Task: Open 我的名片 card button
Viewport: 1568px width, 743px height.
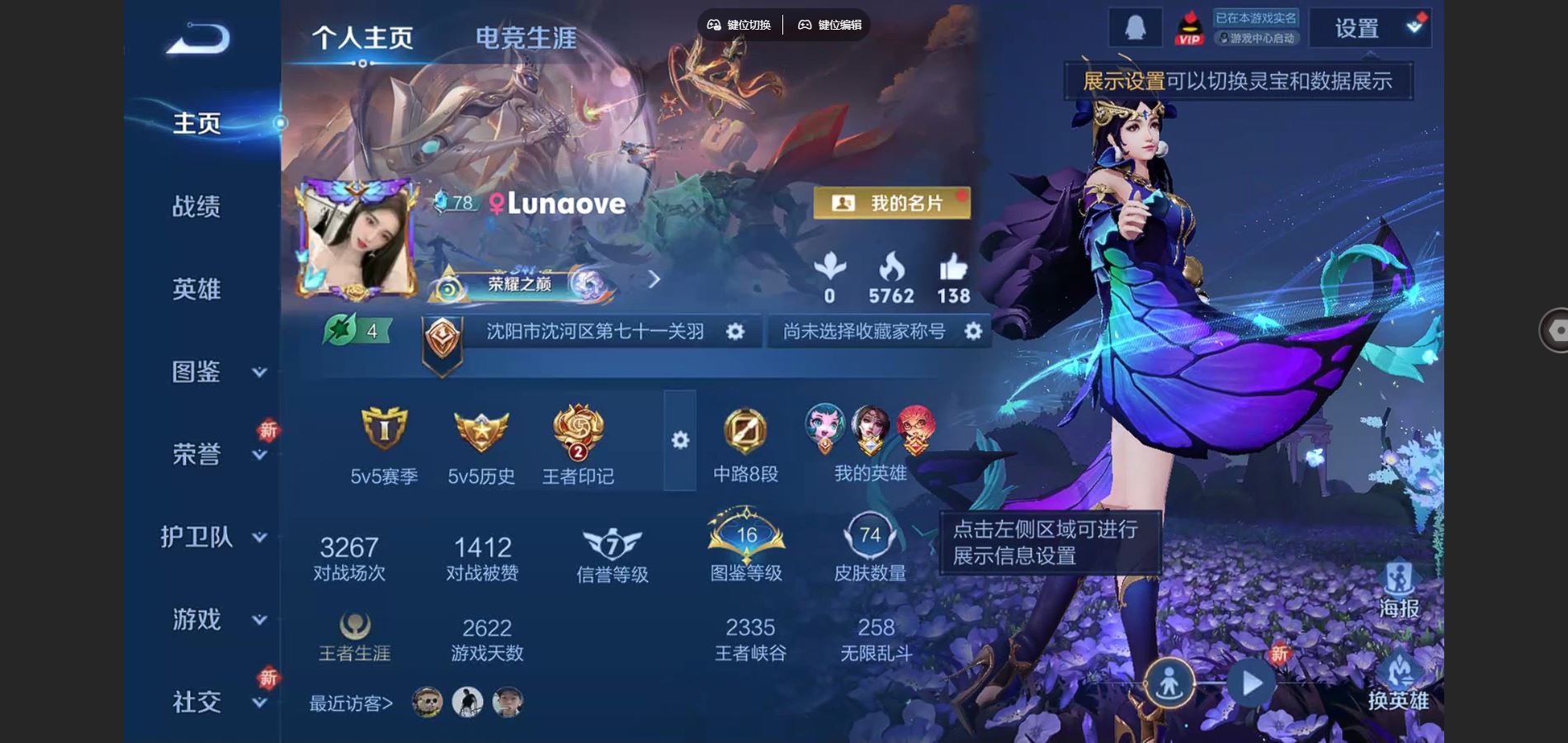Action: pos(892,203)
